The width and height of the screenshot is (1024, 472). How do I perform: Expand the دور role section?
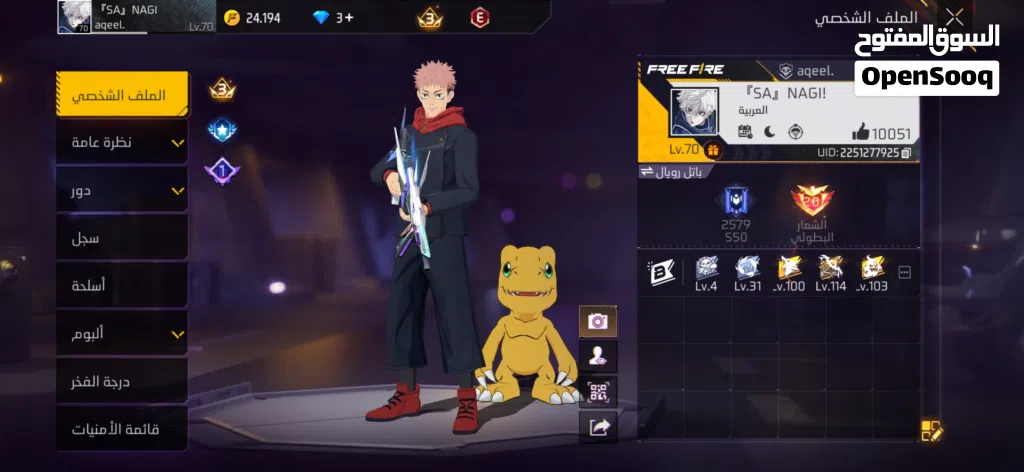point(122,190)
